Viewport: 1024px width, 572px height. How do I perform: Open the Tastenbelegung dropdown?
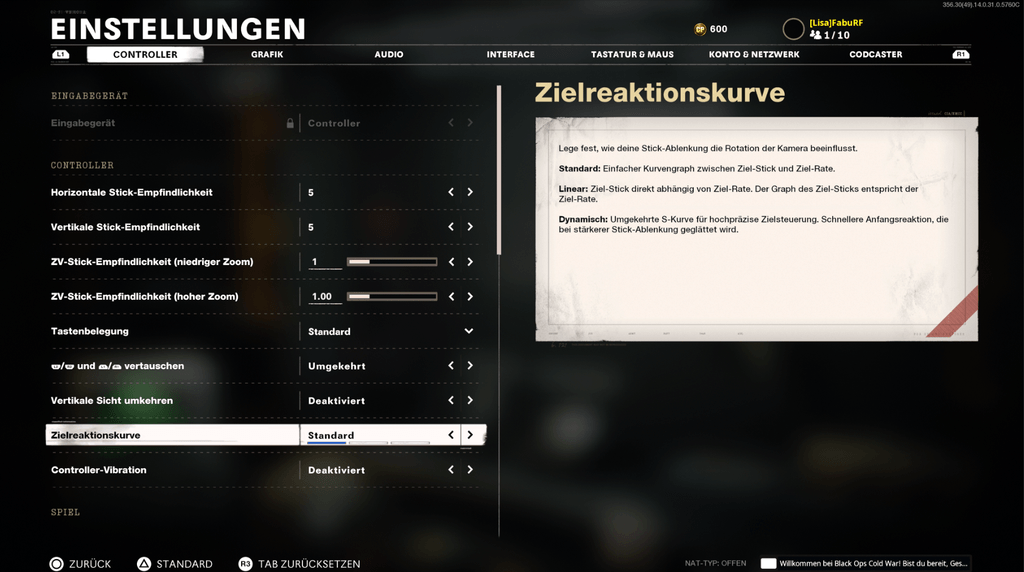468,331
